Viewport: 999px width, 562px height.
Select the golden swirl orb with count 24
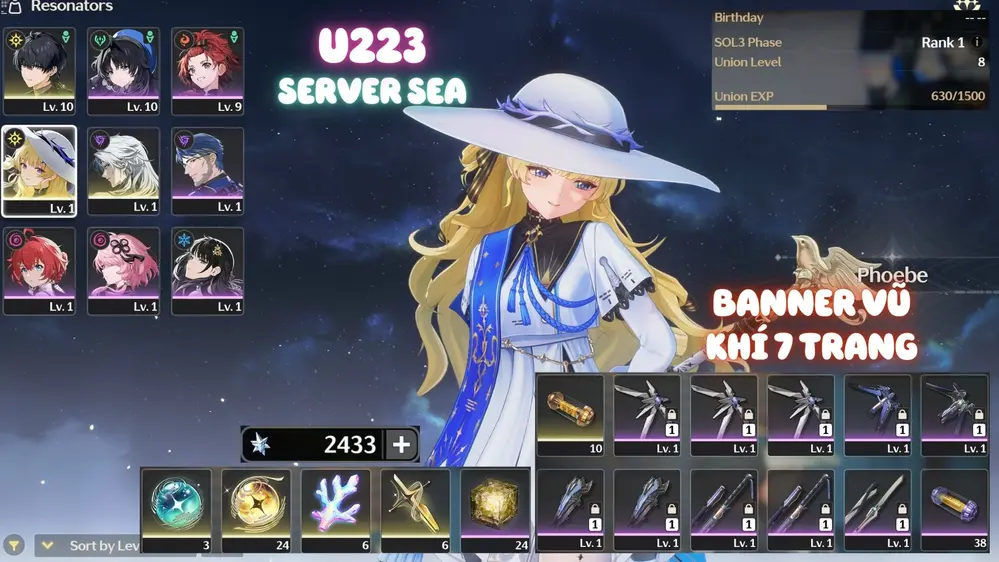[256, 510]
